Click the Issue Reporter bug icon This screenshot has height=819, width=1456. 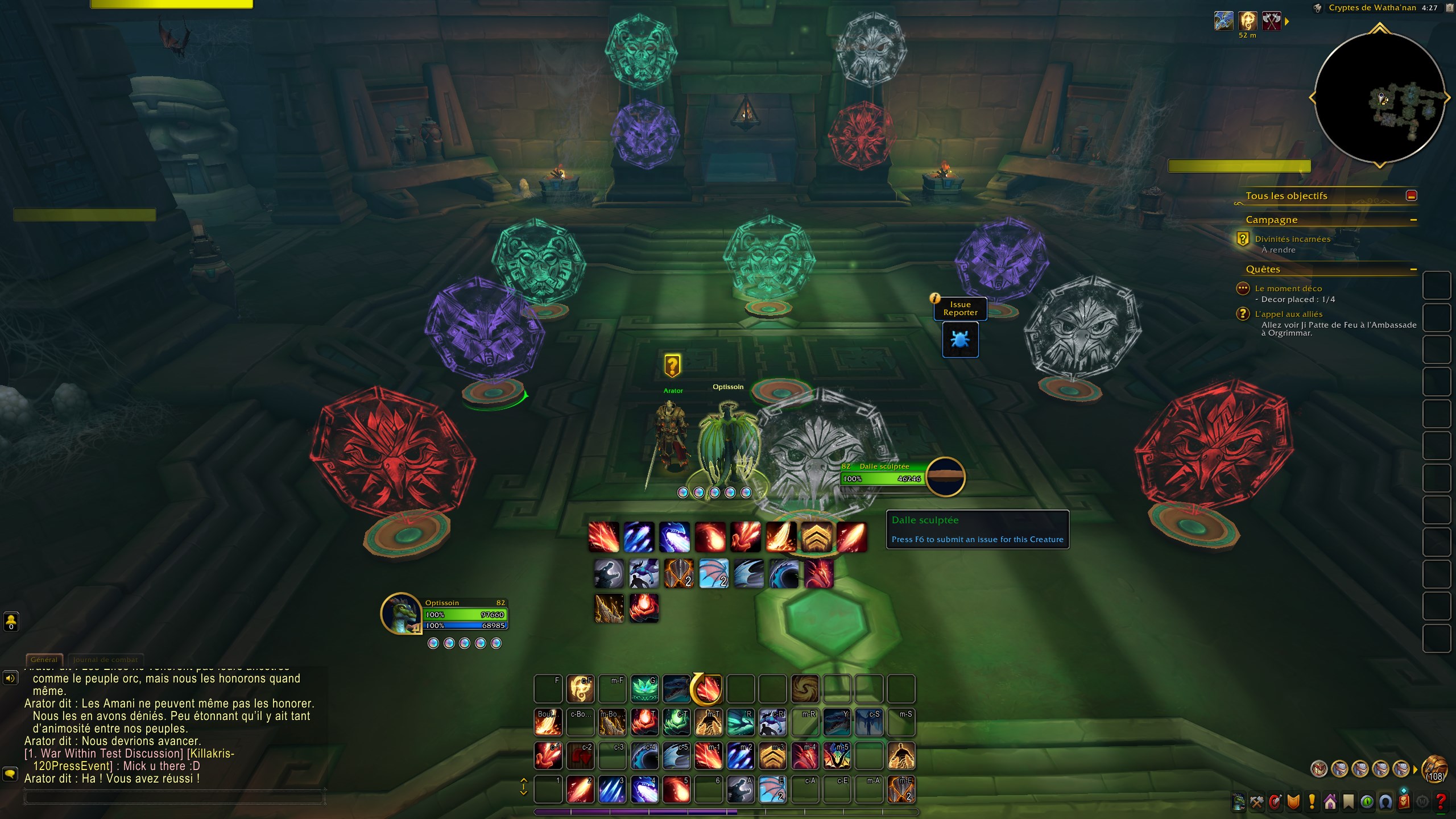pos(961,340)
